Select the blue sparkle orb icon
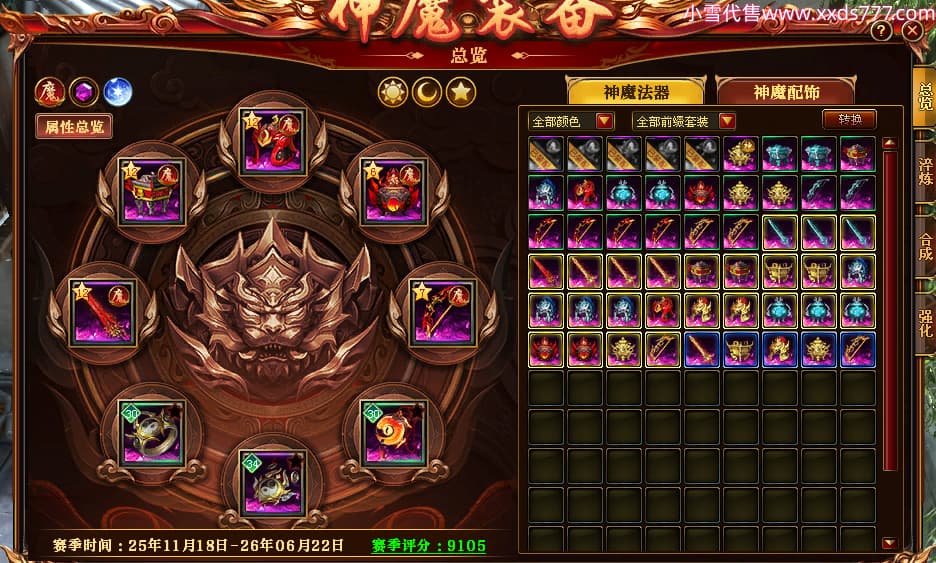The width and height of the screenshot is (936, 563). pyautogui.click(x=118, y=92)
